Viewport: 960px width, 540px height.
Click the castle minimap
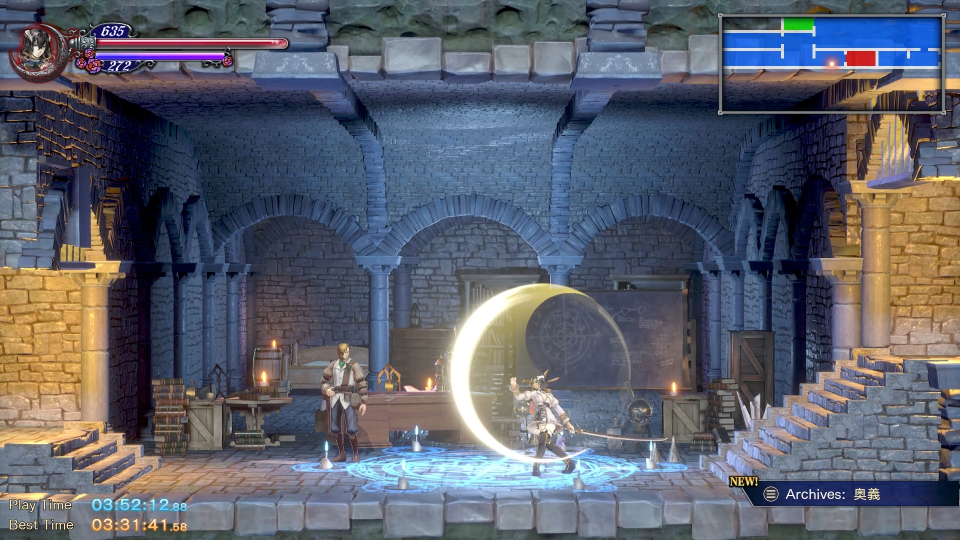click(831, 63)
